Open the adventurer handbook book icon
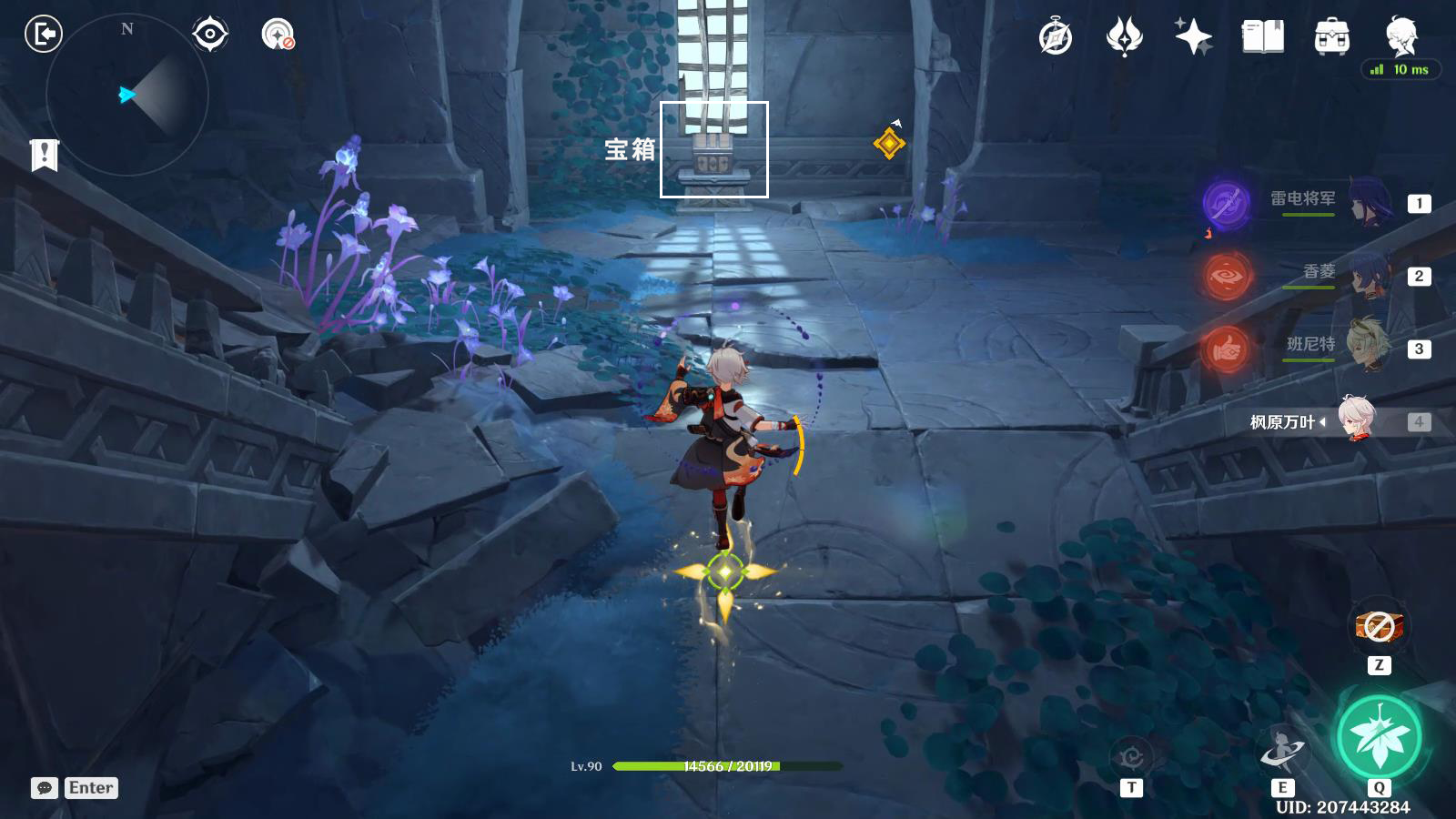Viewport: 1456px width, 819px height. 1263,37
